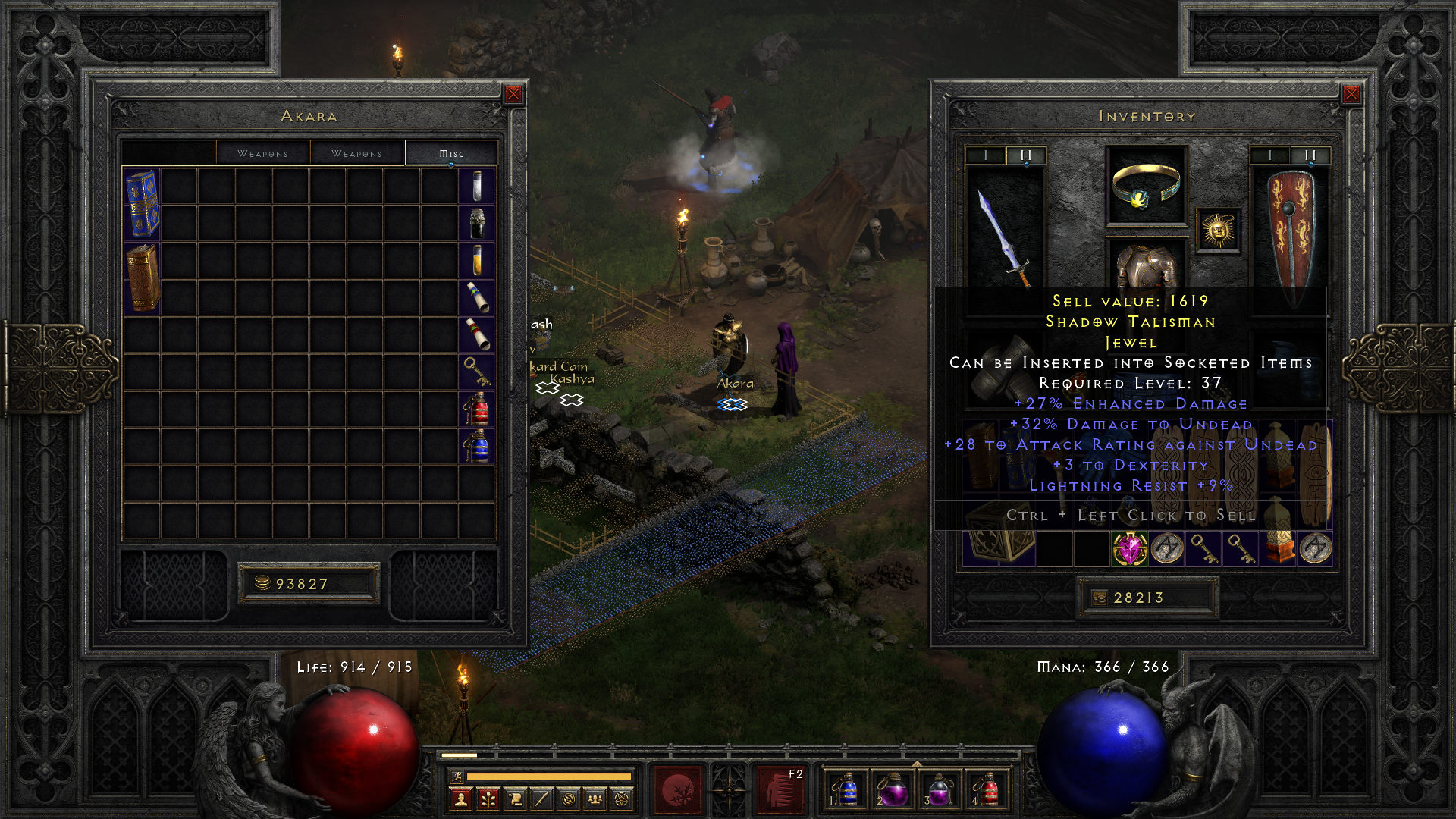Screen dimensions: 1456x819
Task: Buy the red healing potion from Akara
Action: (x=476, y=409)
